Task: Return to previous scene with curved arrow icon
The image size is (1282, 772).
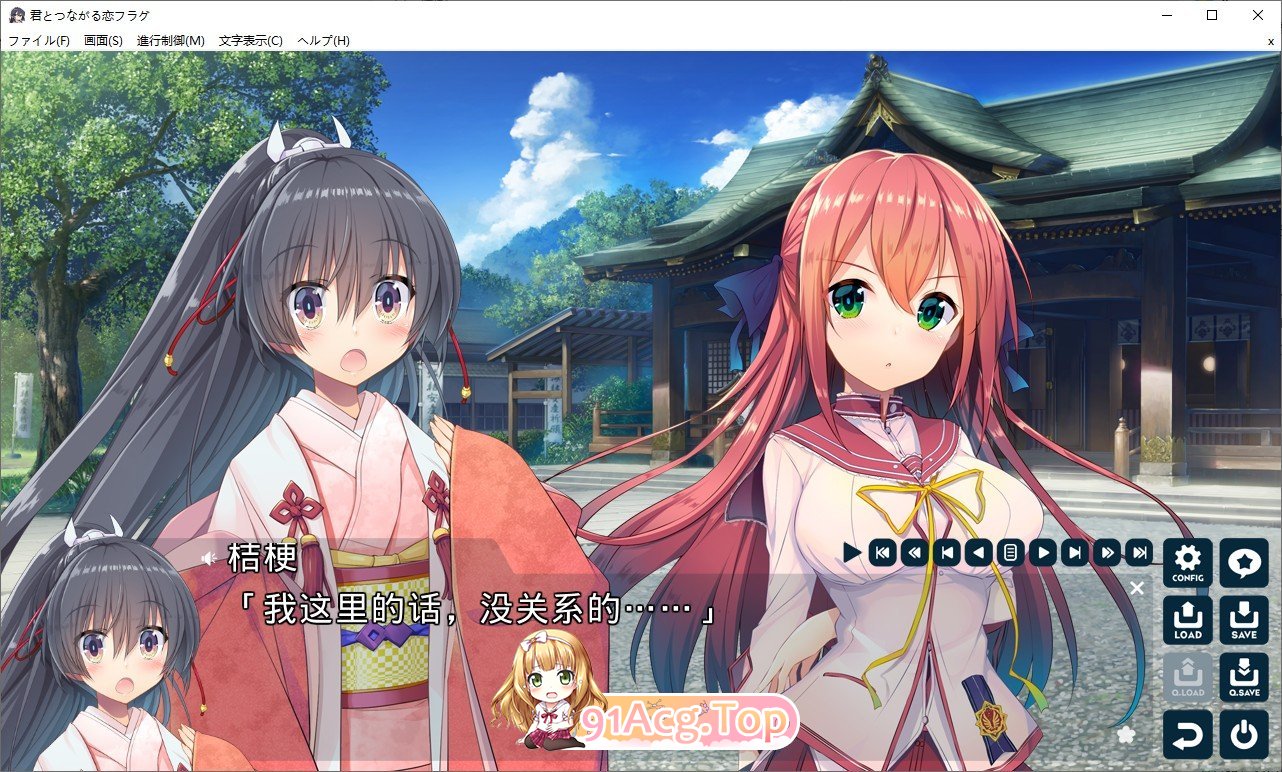Action: (x=1187, y=733)
